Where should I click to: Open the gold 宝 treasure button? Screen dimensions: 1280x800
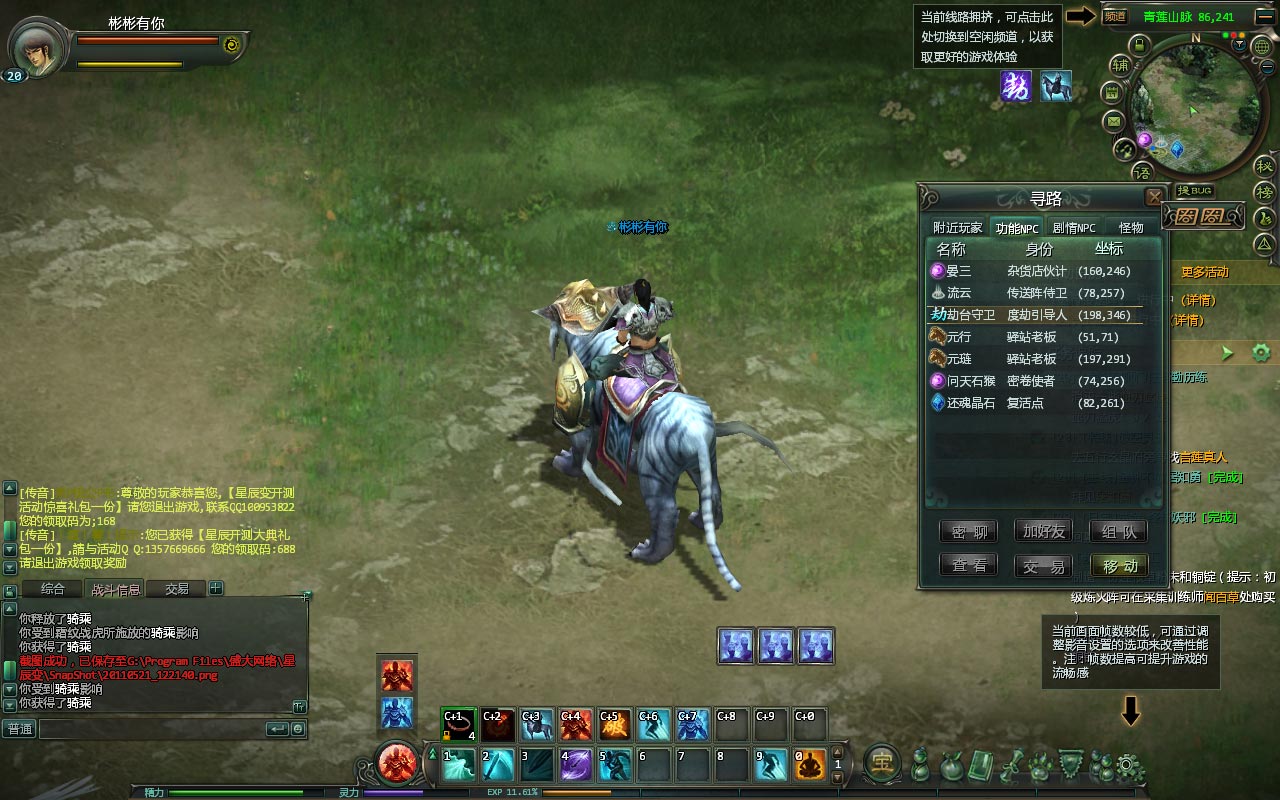pos(881,763)
